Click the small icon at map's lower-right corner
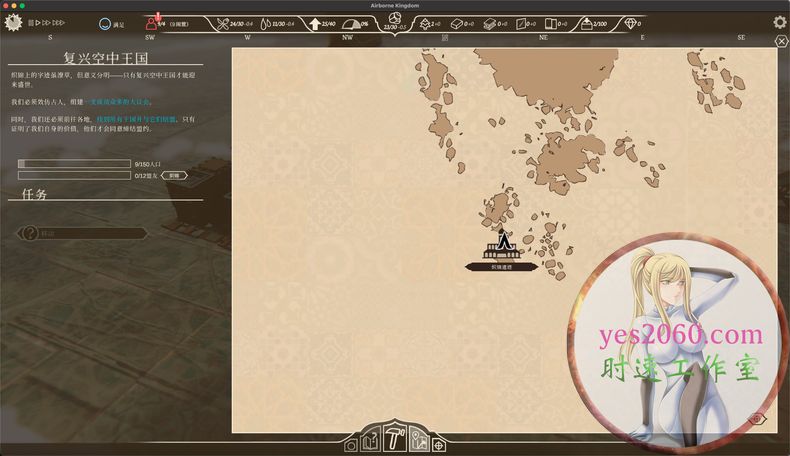The width and height of the screenshot is (790, 456). (x=756, y=419)
